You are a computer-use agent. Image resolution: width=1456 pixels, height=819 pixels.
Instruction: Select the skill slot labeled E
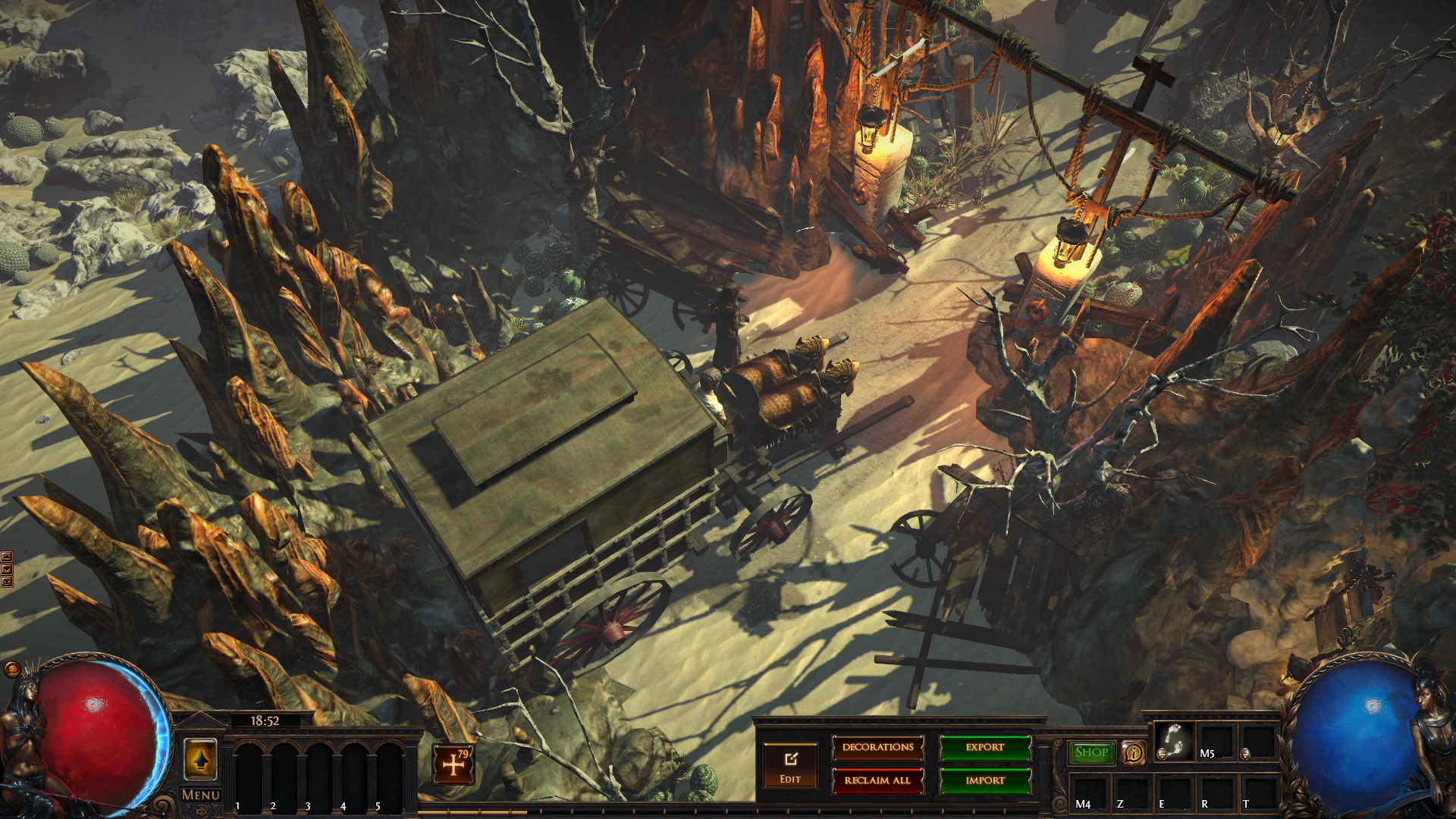[1174, 792]
